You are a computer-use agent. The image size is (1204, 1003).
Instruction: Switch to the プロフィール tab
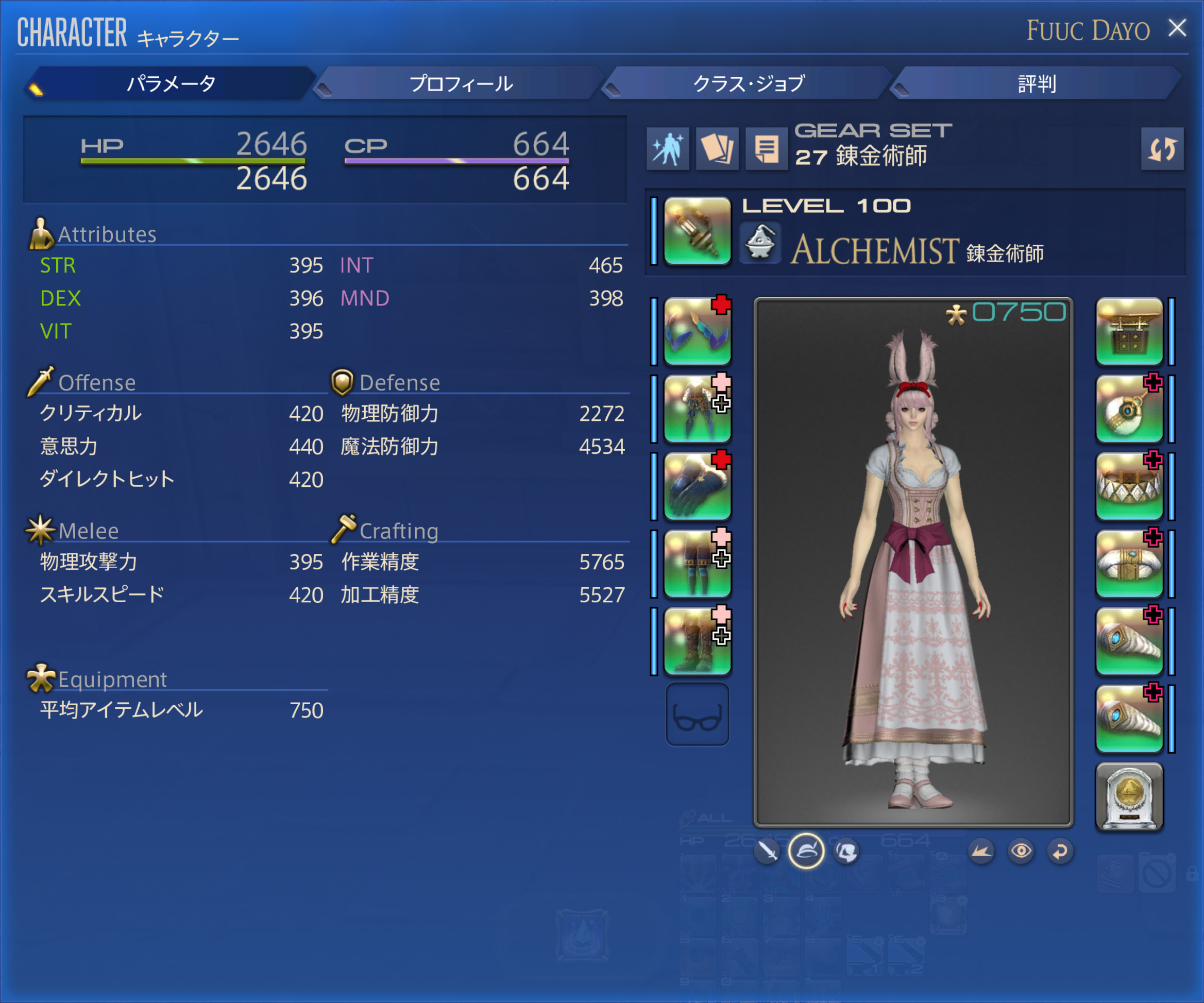pos(461,83)
